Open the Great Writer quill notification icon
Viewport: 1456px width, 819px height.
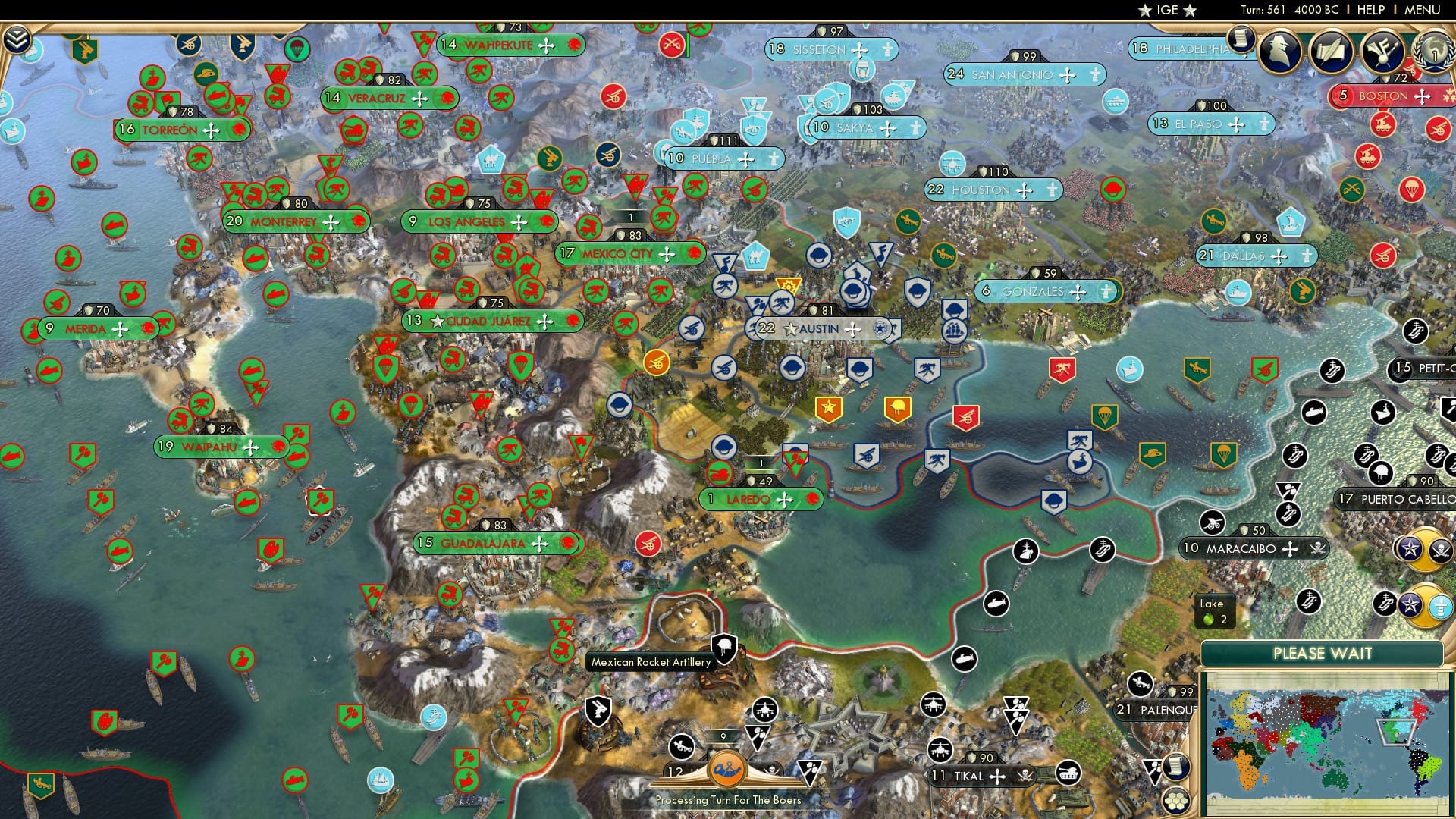coord(1332,51)
